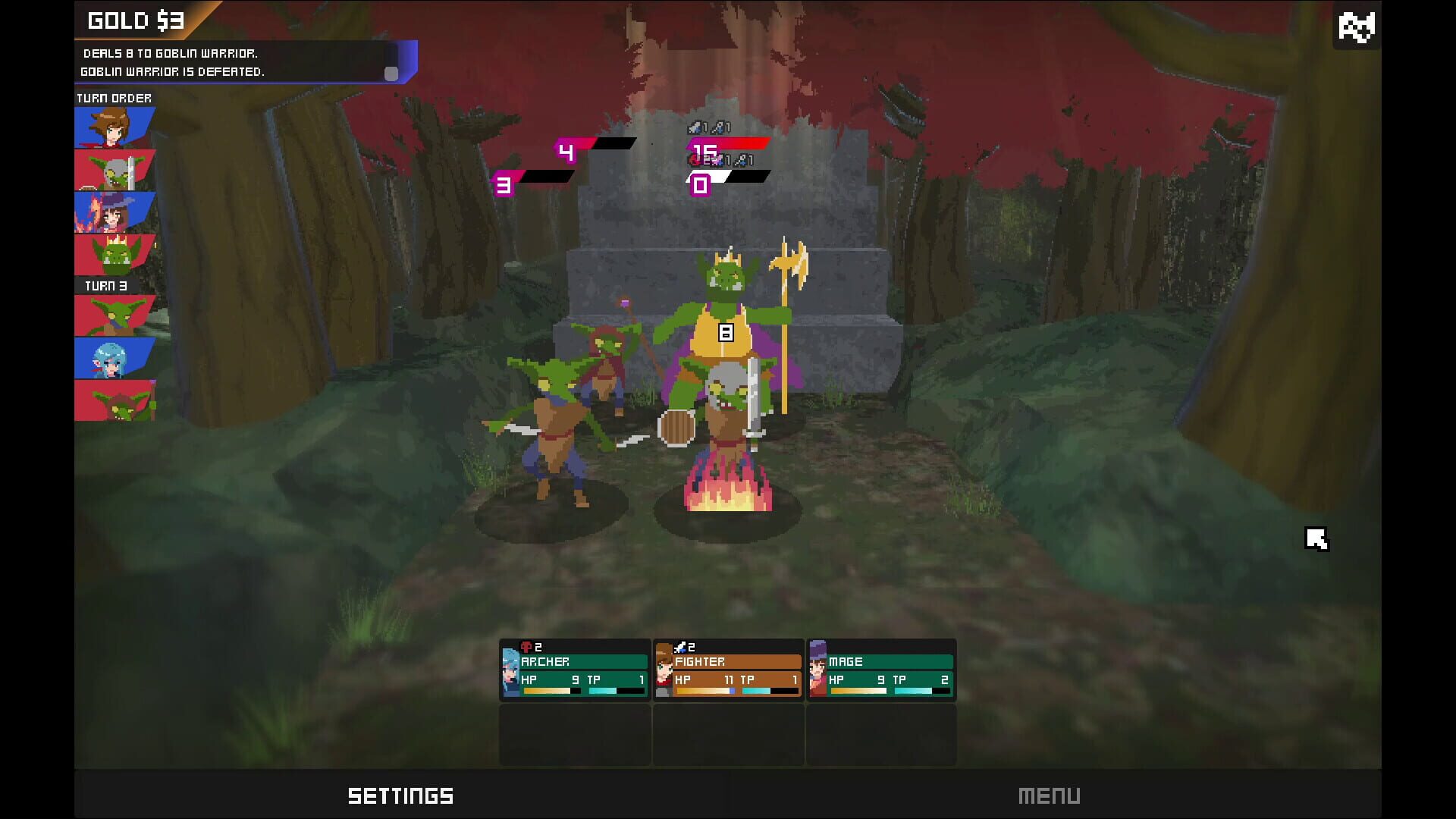This screenshot has width=1456, height=819.
Task: Click the Fighter's buff status icon
Action: [x=682, y=647]
